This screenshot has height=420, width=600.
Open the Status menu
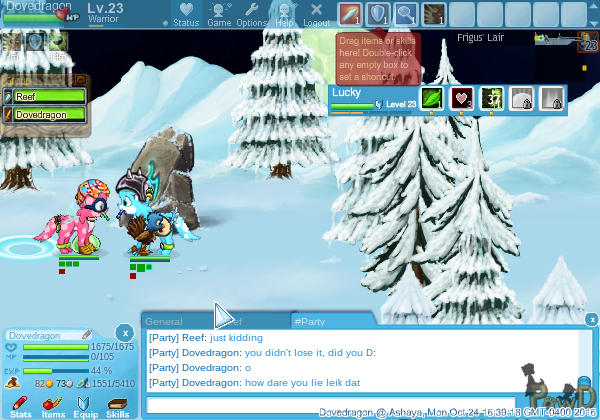[186, 14]
